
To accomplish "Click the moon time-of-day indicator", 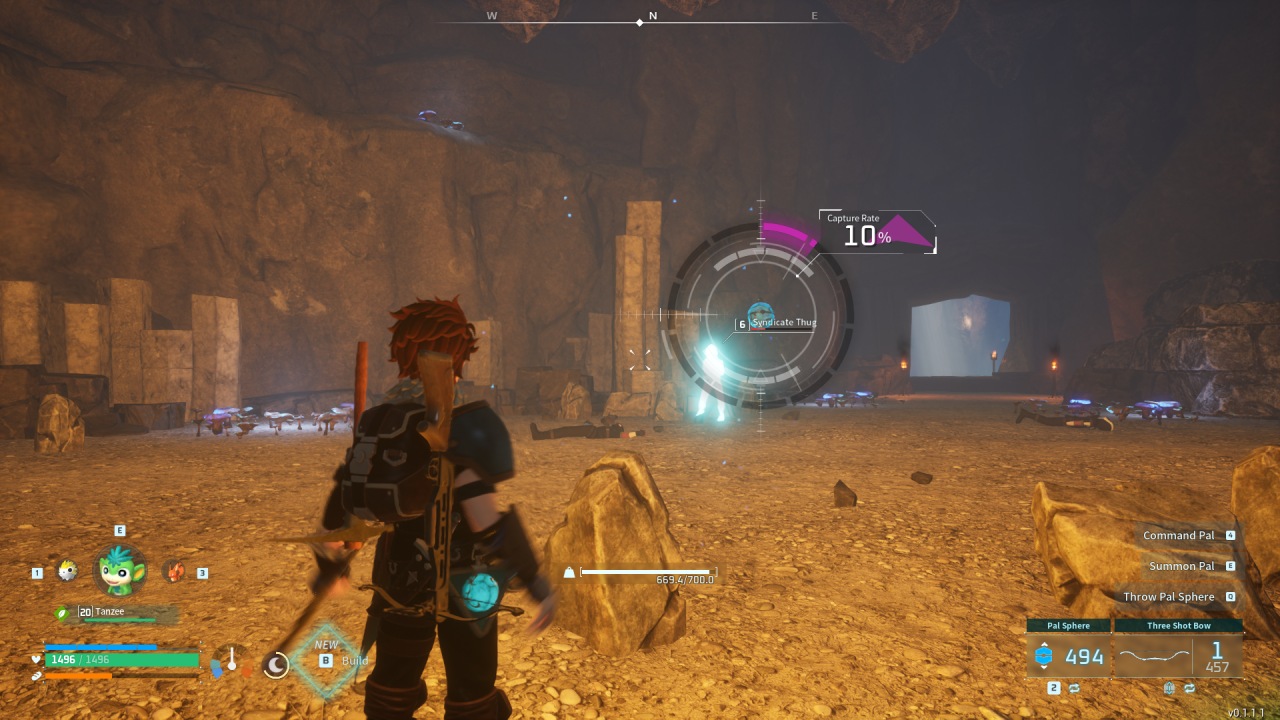I will (277, 665).
